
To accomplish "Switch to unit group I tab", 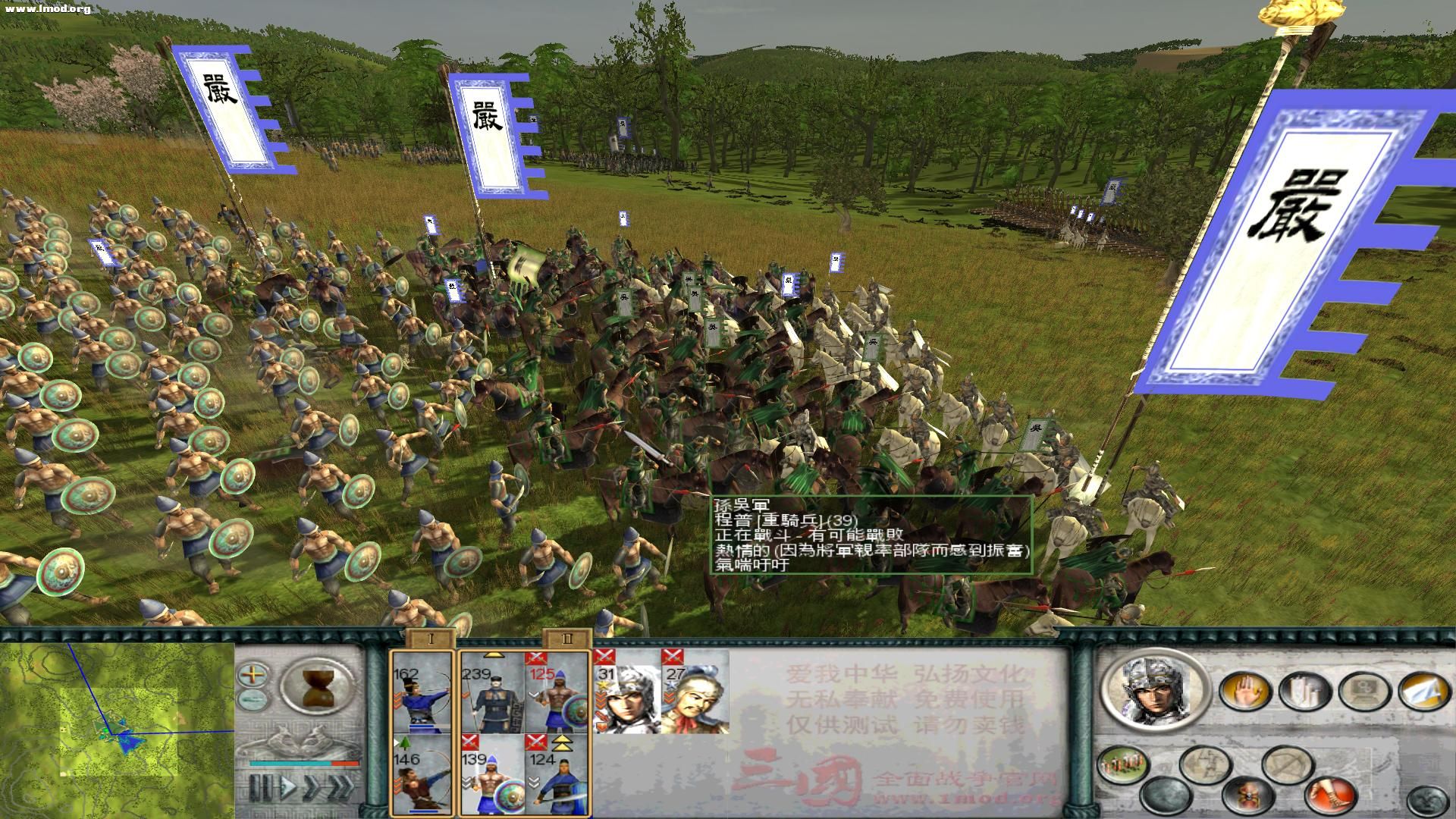I will pos(431,641).
